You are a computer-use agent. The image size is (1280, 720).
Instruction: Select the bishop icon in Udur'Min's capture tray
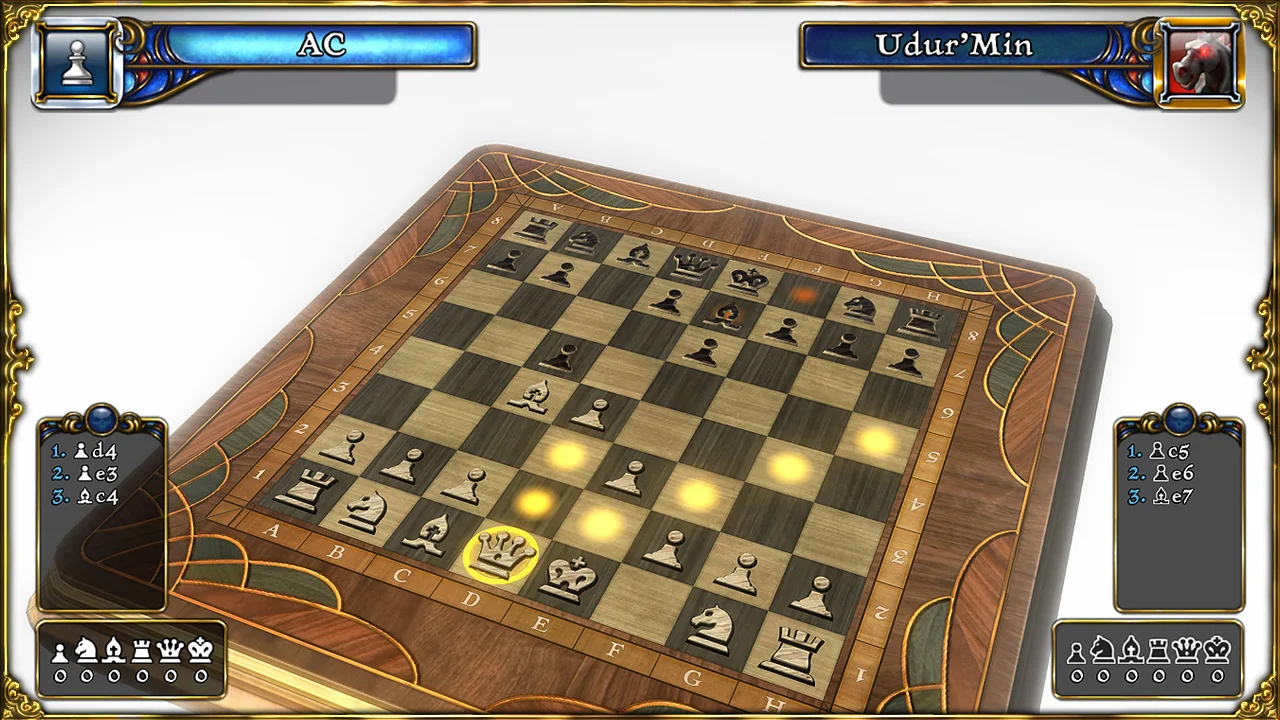[x=1132, y=650]
